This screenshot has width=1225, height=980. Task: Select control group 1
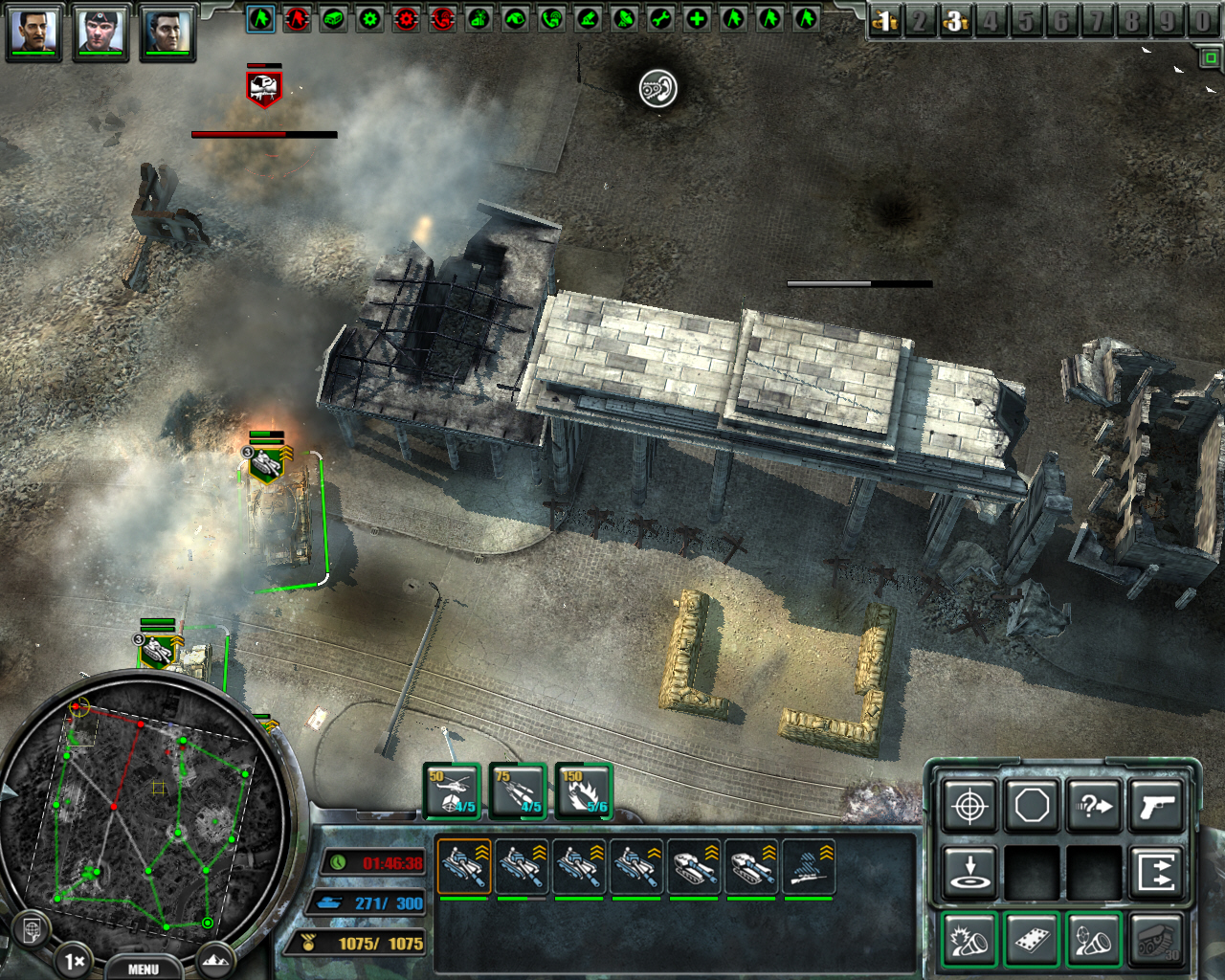point(884,21)
